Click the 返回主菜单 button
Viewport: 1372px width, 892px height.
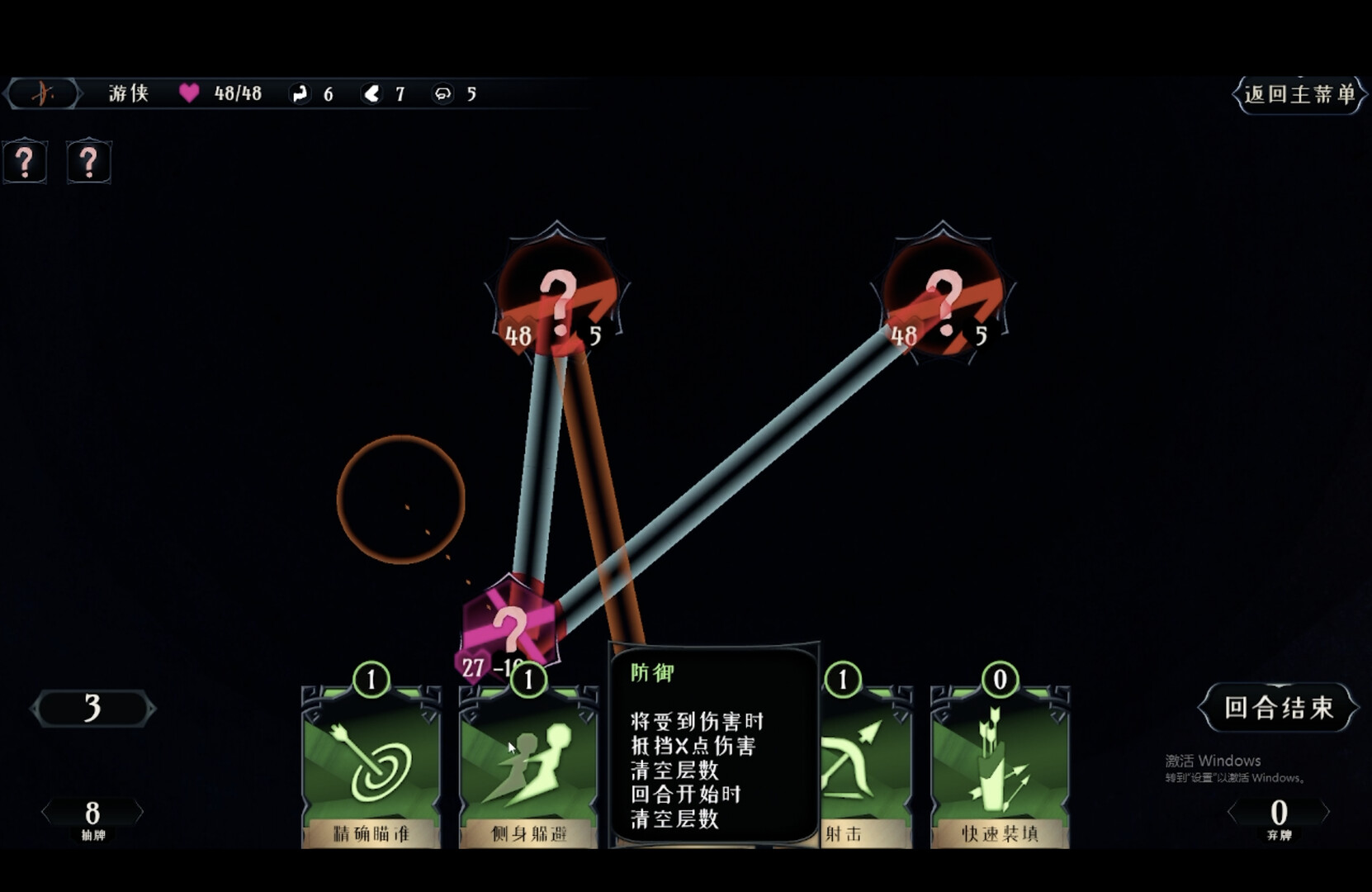tap(1299, 95)
